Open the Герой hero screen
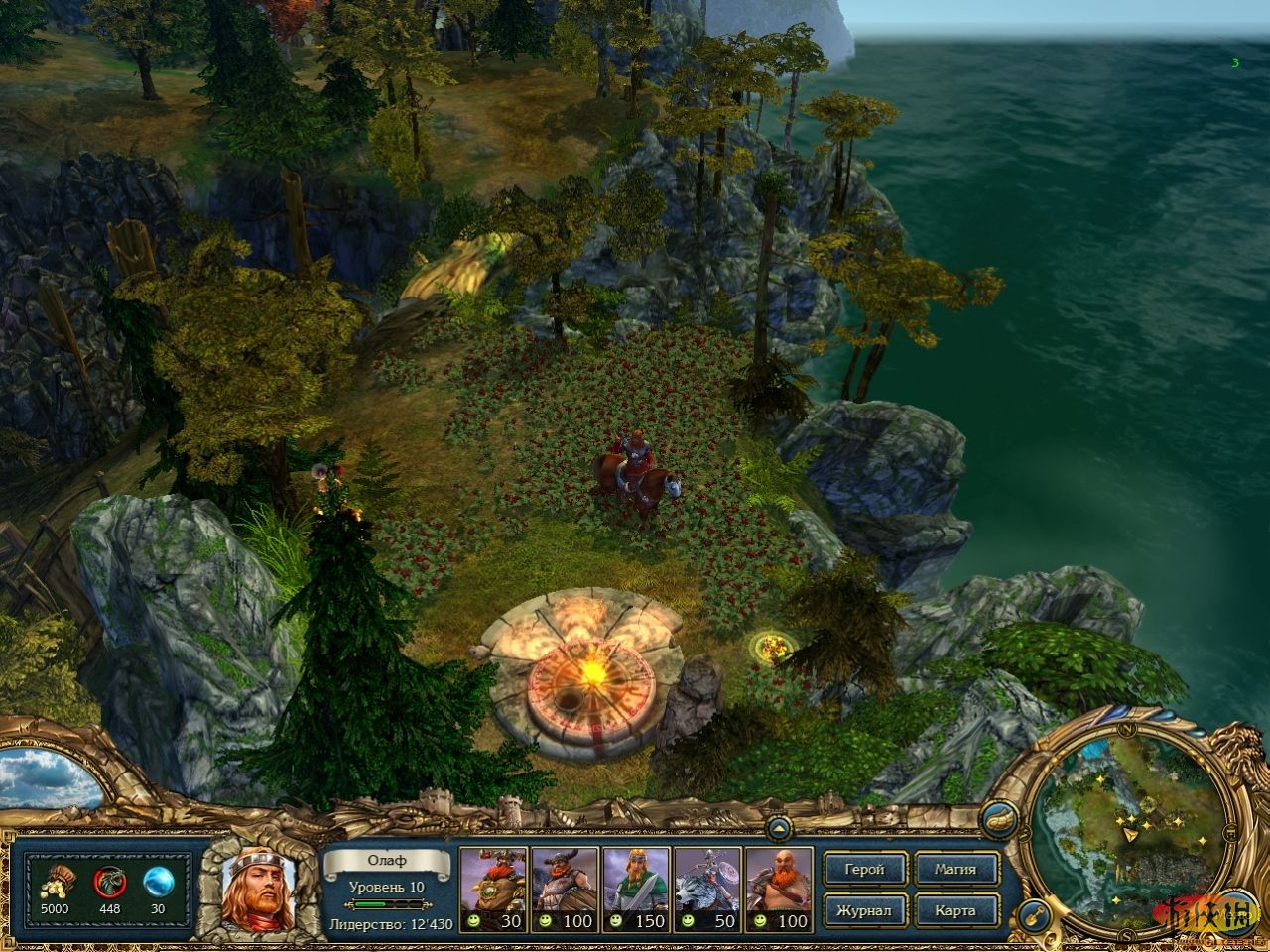This screenshot has height=952, width=1270. tap(866, 870)
